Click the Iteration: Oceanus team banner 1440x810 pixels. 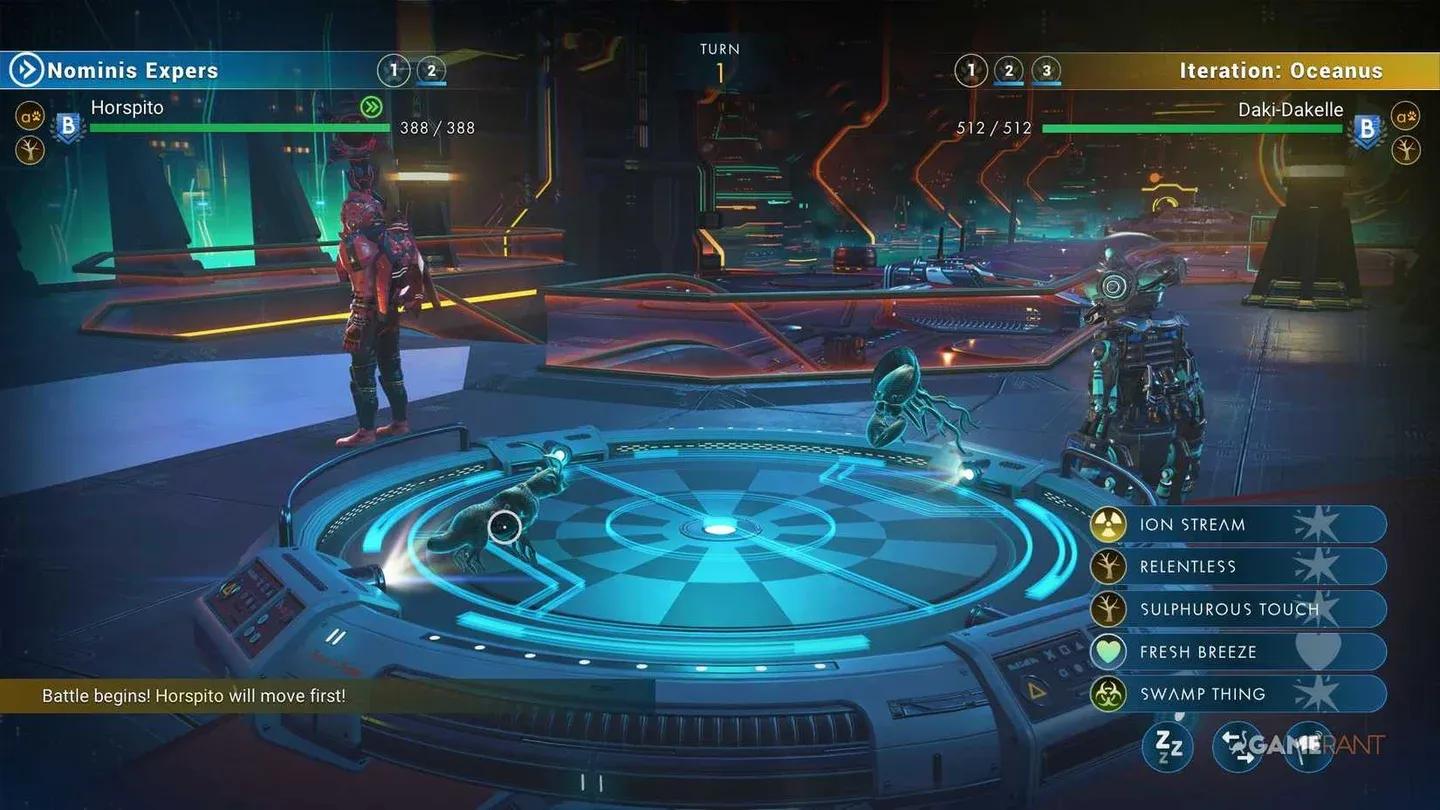coord(1285,70)
